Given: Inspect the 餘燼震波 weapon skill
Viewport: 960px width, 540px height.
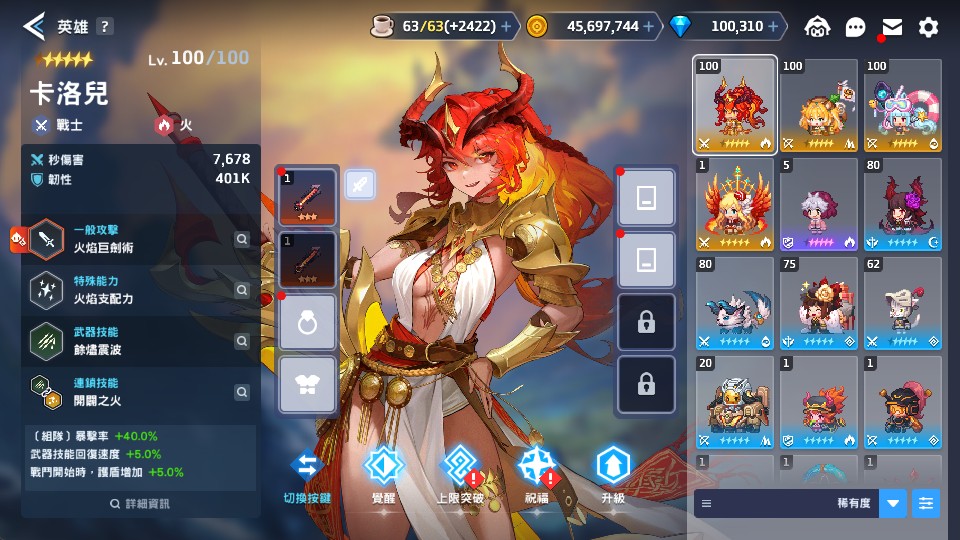Looking at the screenshot, I should [241, 341].
